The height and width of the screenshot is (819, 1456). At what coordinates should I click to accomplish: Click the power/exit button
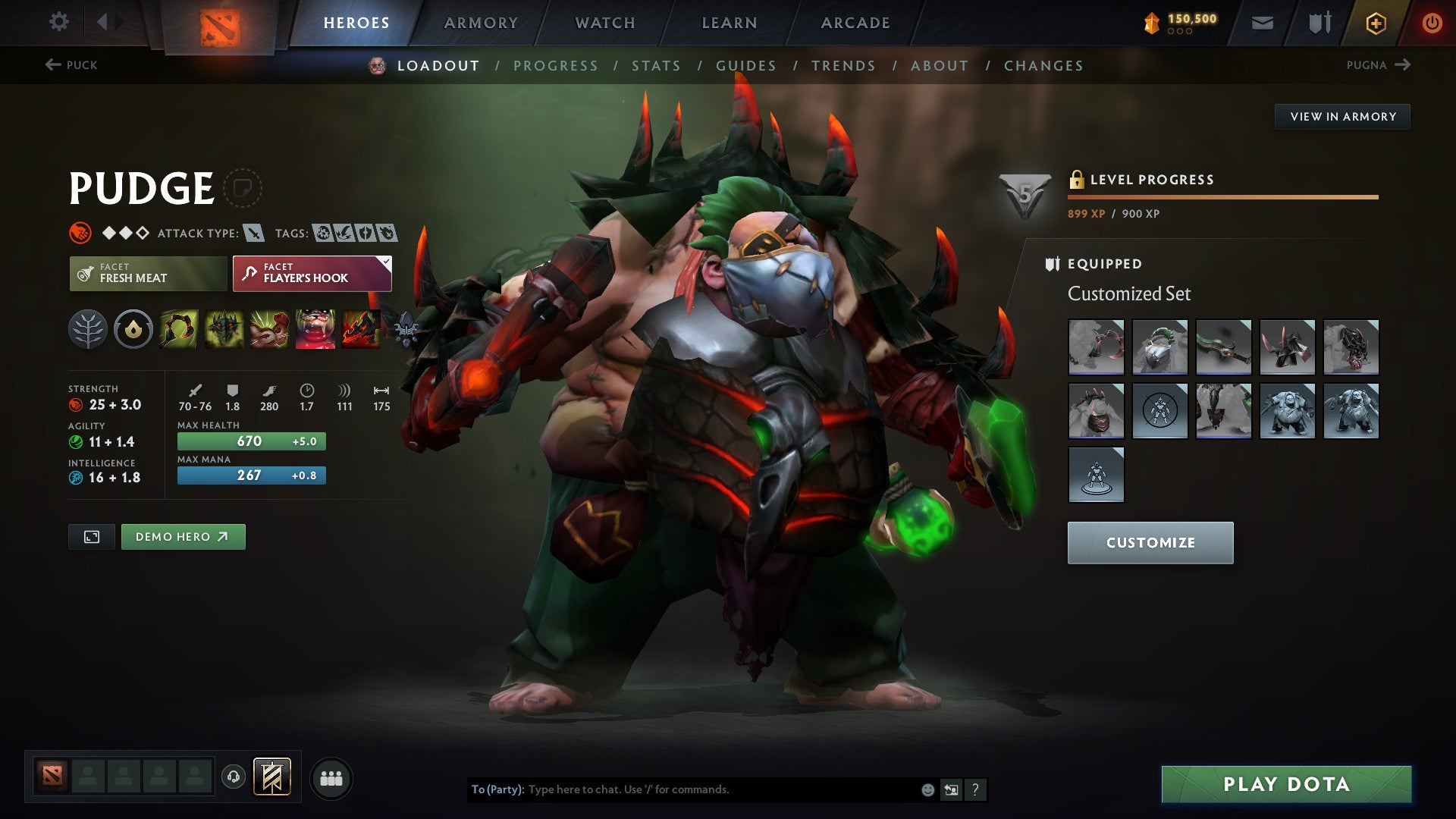pyautogui.click(x=1432, y=22)
